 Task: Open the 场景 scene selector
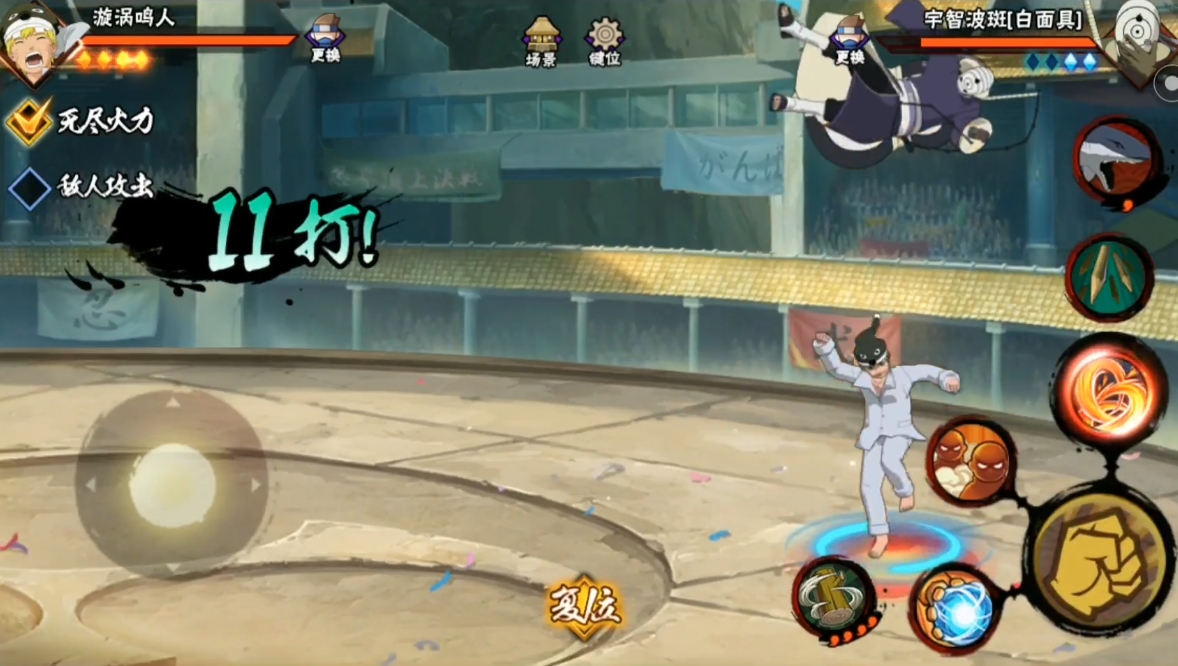point(541,41)
